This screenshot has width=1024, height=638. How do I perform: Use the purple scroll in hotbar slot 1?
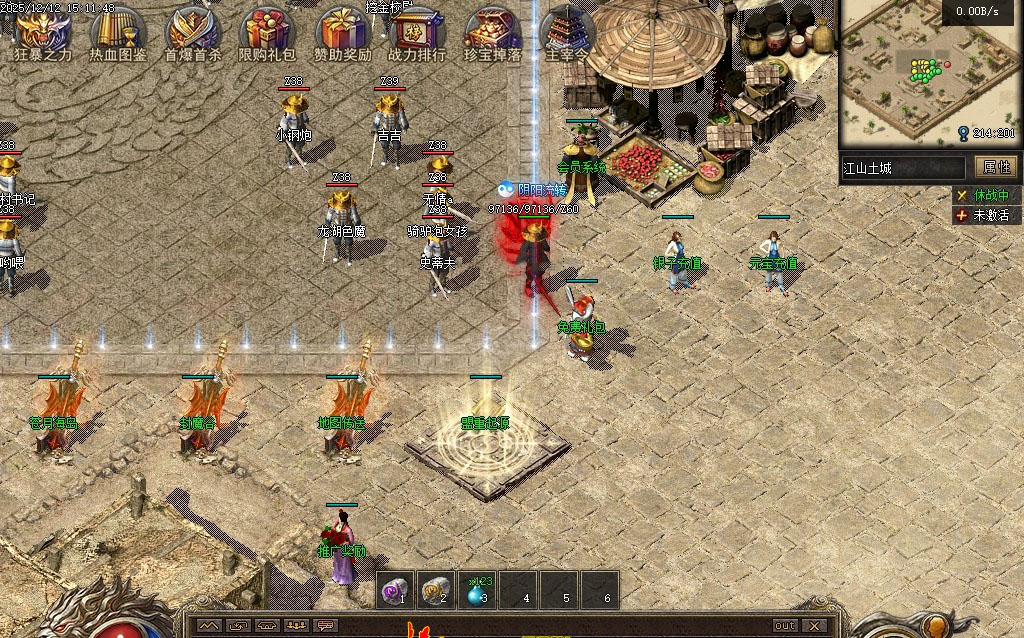click(x=396, y=590)
